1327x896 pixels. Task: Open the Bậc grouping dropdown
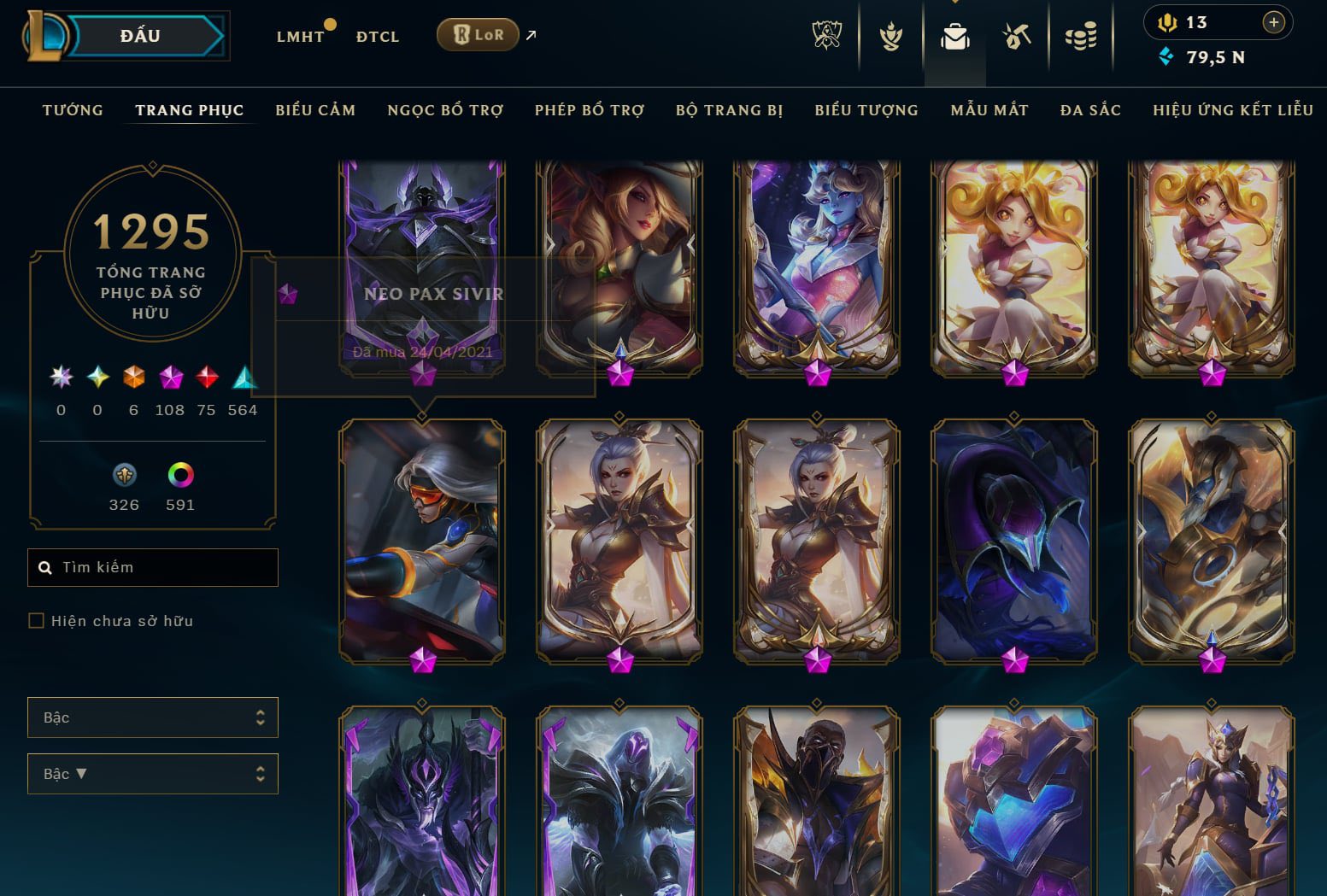153,717
